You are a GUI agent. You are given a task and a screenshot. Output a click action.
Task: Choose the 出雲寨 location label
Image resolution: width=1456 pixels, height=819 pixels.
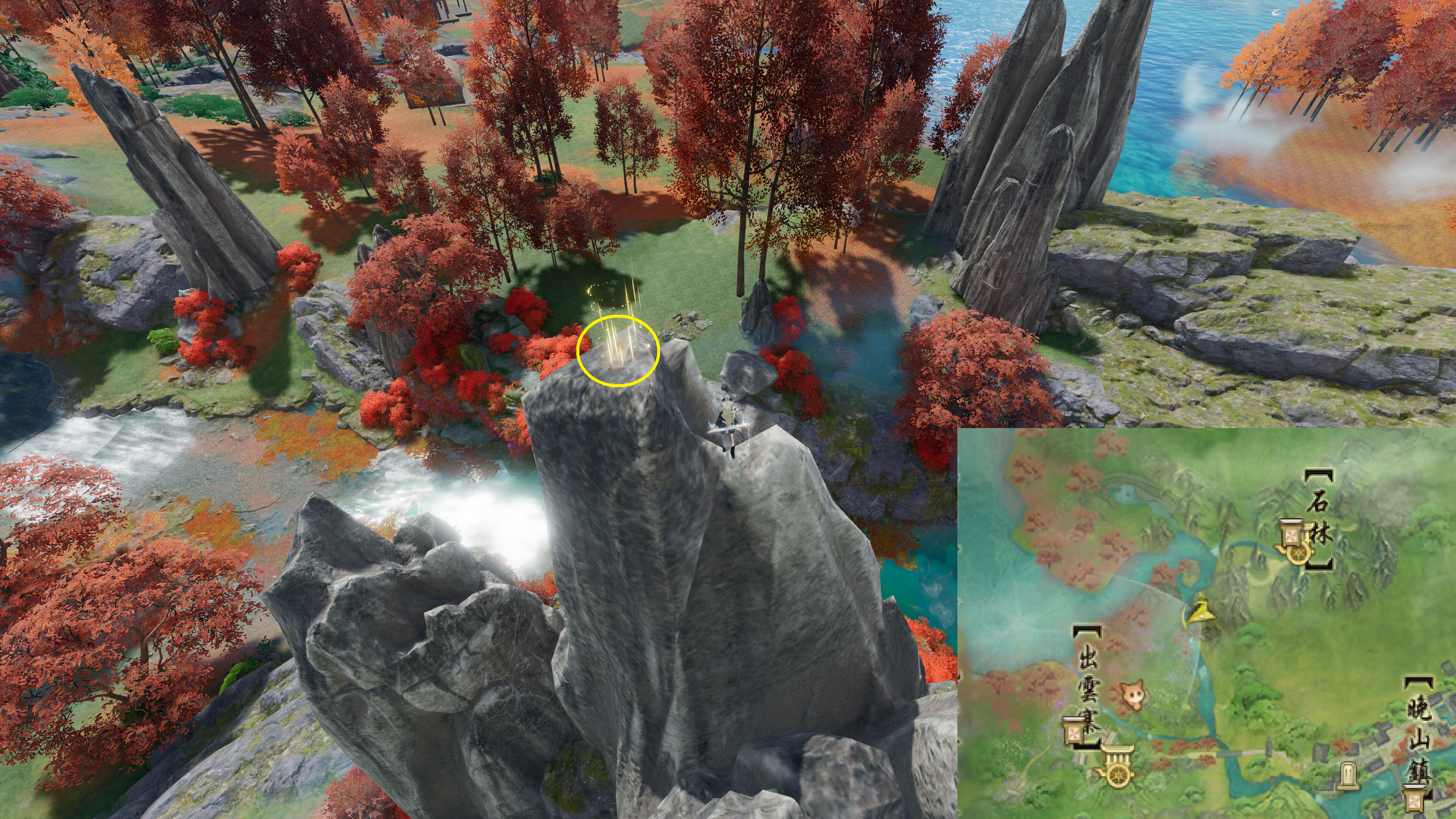pos(1088,683)
